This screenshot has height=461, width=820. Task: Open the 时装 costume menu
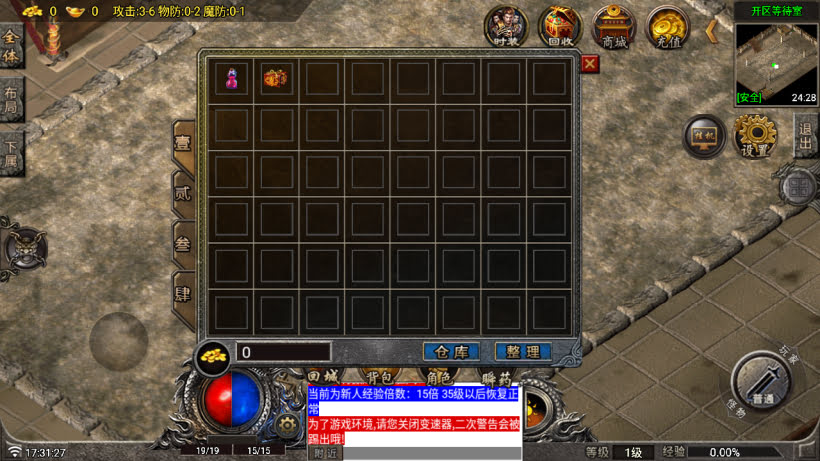click(507, 27)
